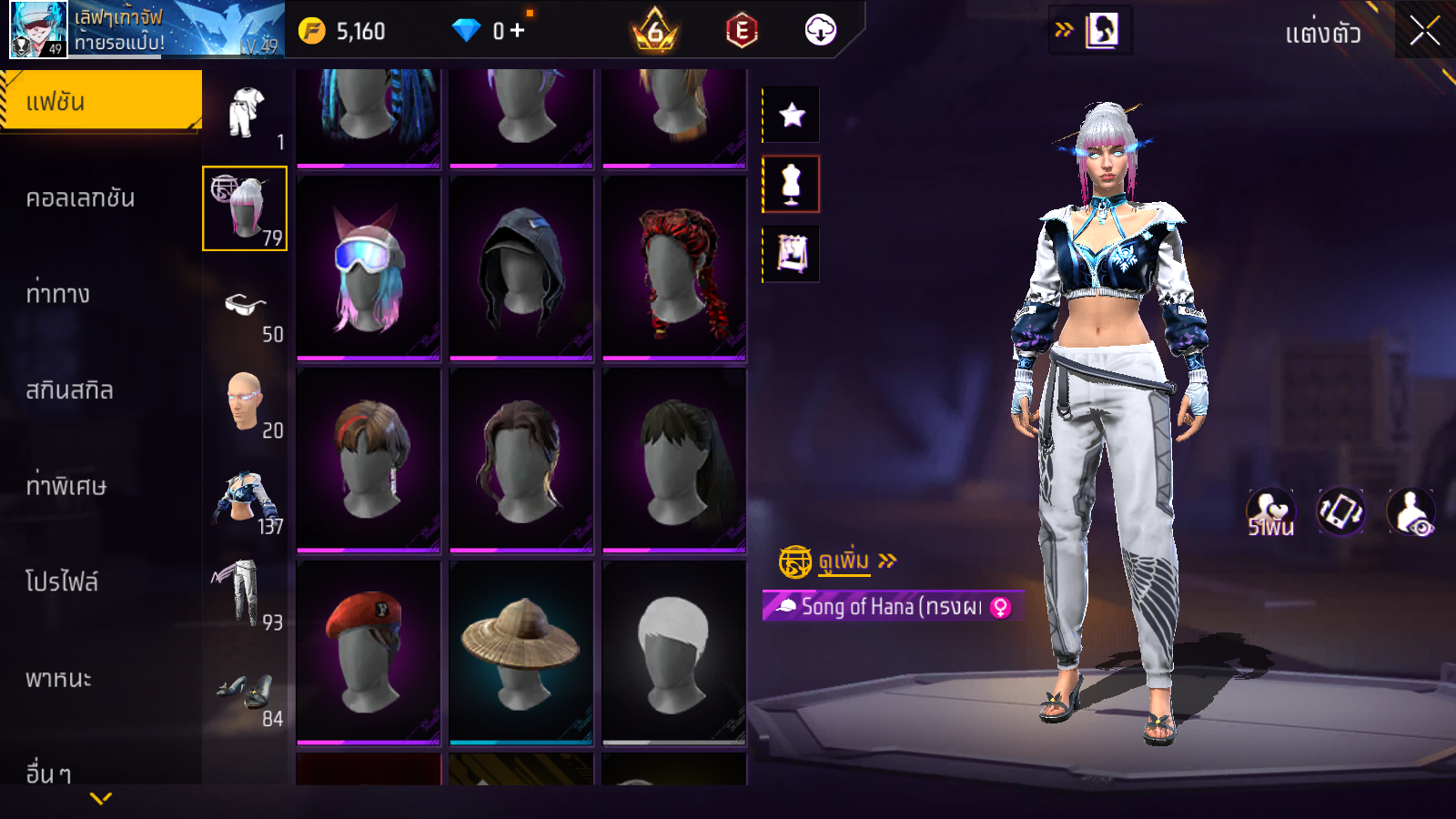
Task: Add diamonds using the plus button
Action: pos(518,31)
